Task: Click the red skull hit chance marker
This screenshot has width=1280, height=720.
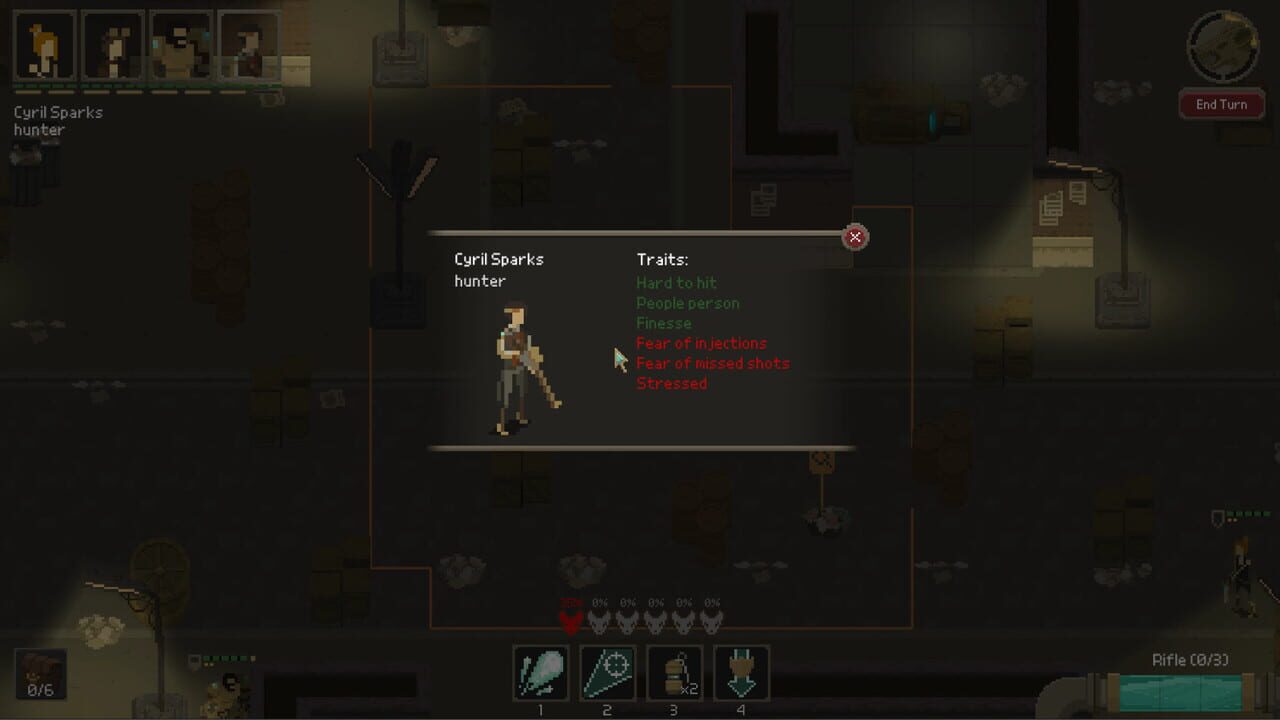Action: tap(568, 622)
